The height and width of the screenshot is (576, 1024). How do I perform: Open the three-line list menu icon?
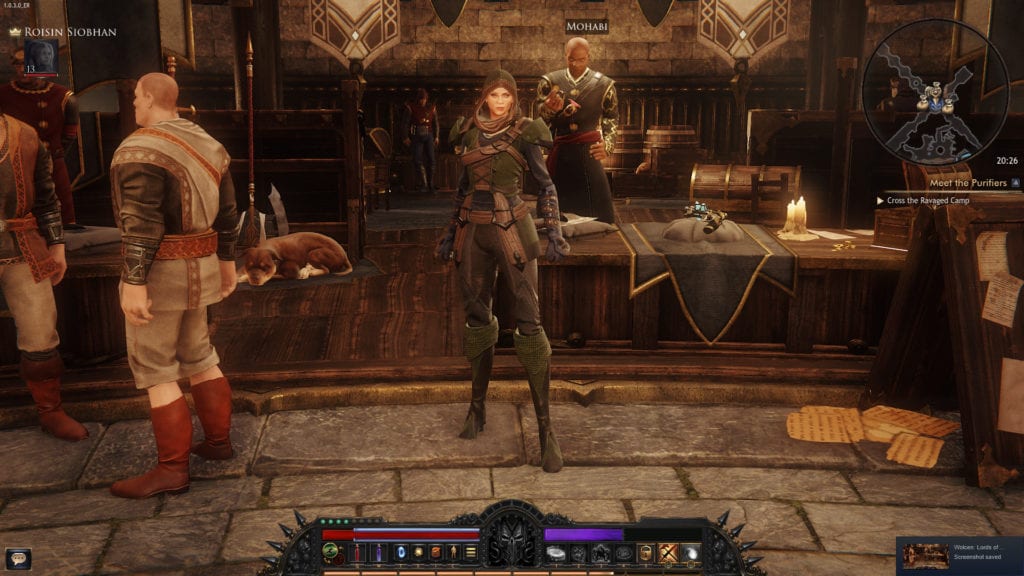470,553
